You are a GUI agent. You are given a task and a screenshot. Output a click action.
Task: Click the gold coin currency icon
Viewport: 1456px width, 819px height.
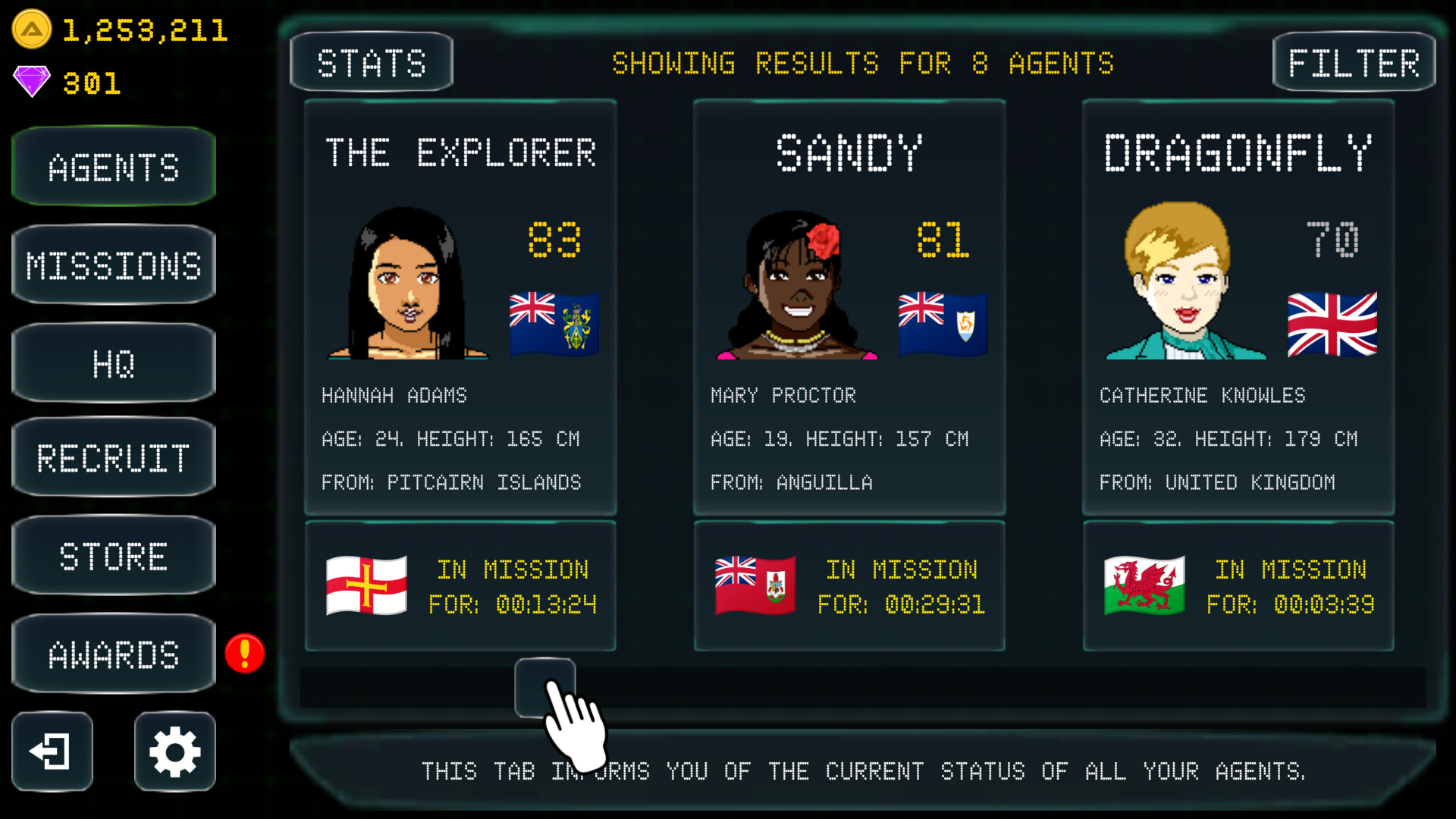click(30, 30)
